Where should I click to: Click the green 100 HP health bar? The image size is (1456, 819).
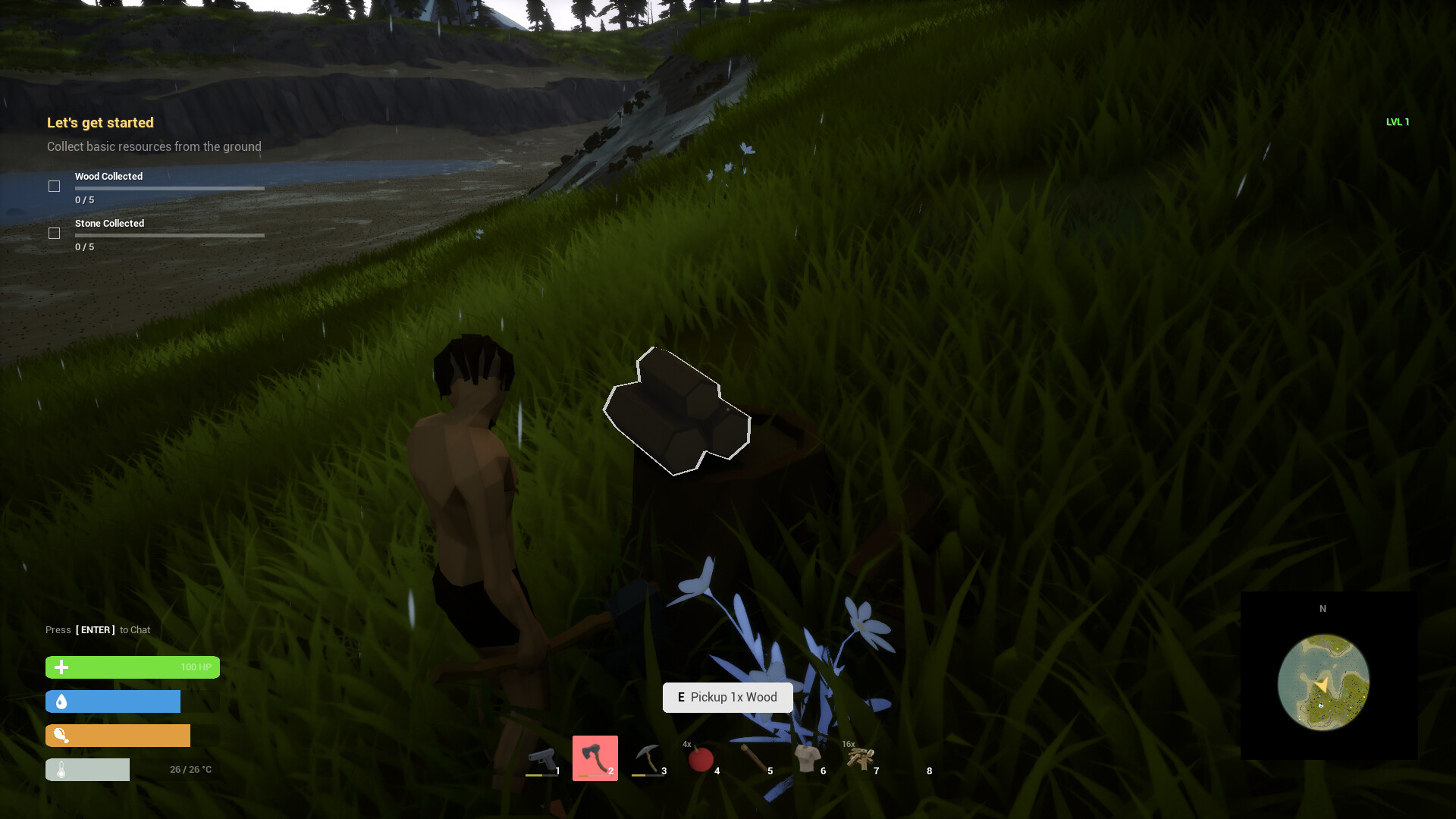(133, 667)
